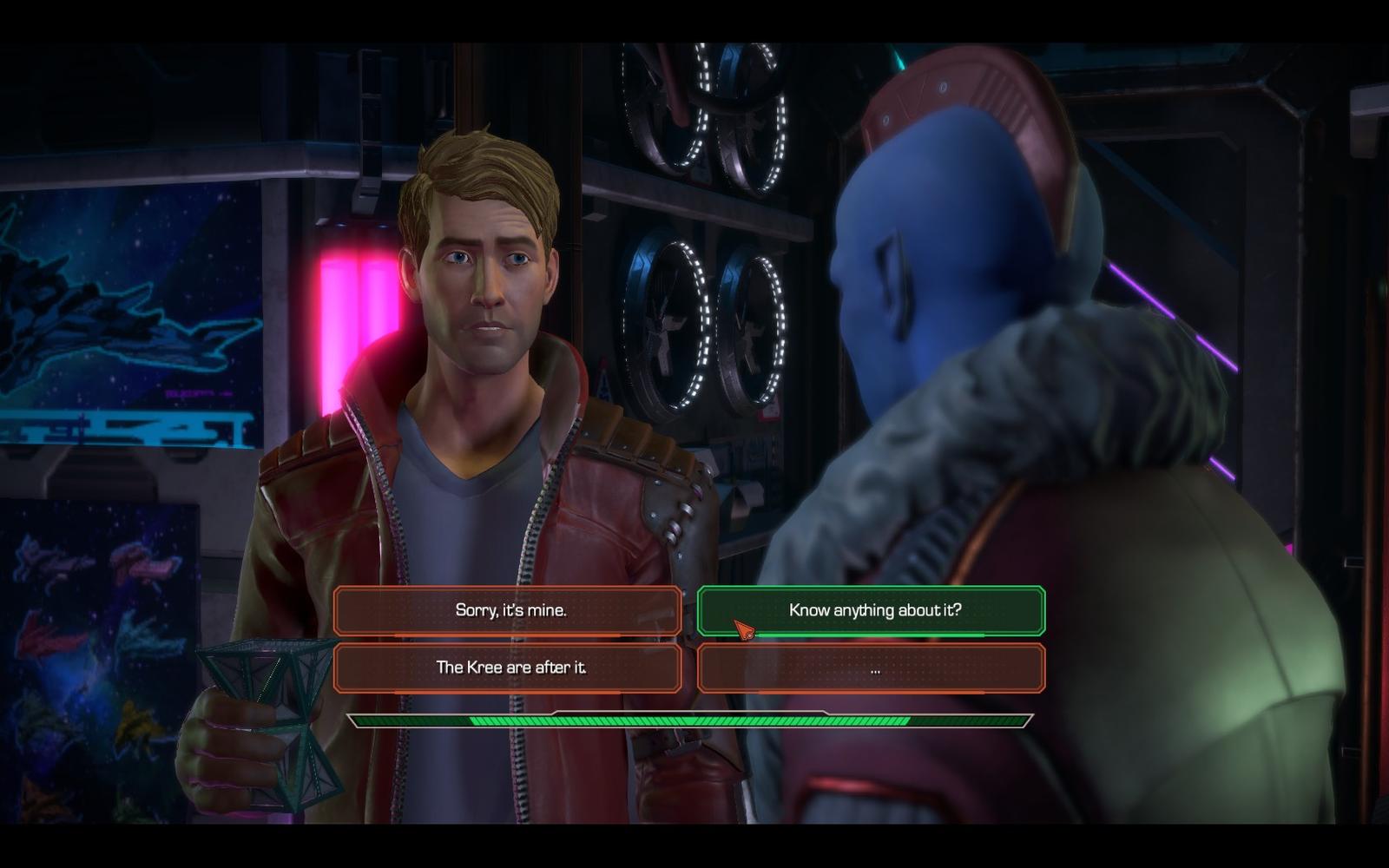Choose the reply "Sorry, it's mine."
The height and width of the screenshot is (868, 1389).
(x=508, y=610)
